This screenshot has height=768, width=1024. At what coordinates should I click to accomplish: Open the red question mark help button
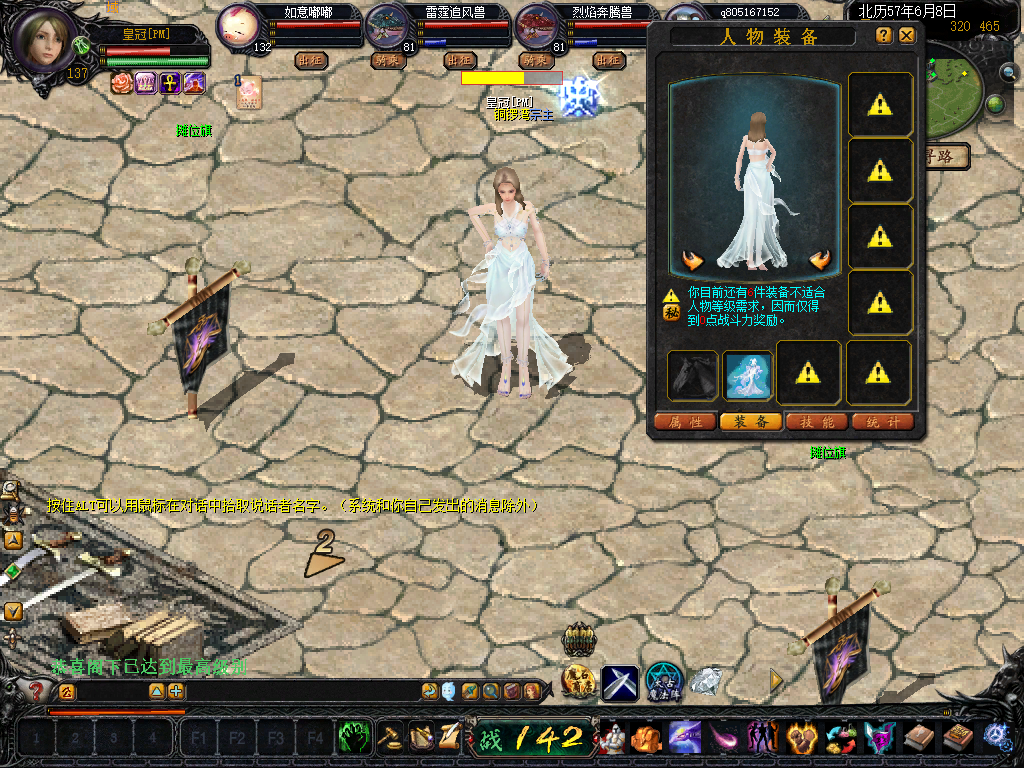[x=37, y=690]
